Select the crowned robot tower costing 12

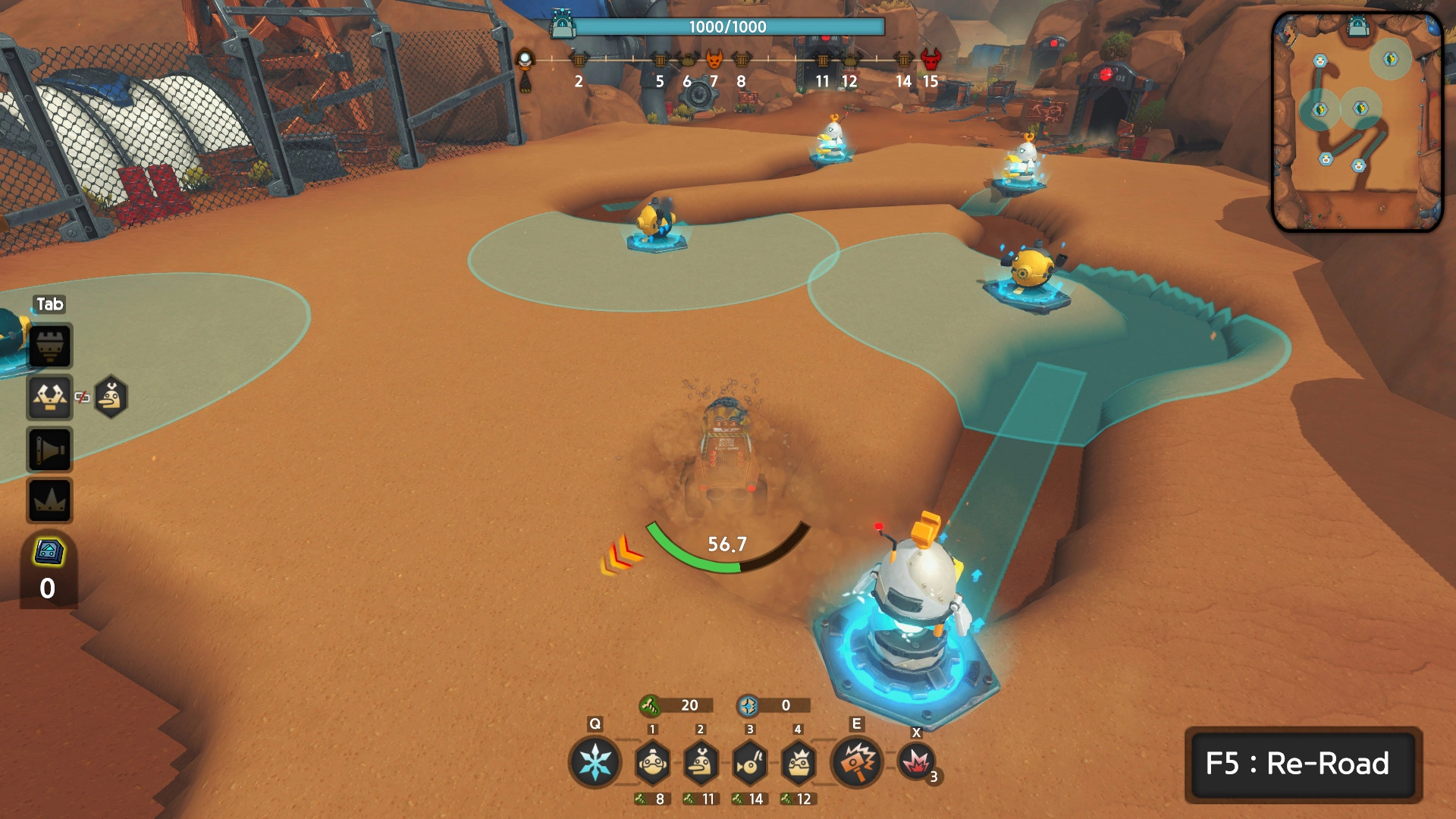click(798, 763)
